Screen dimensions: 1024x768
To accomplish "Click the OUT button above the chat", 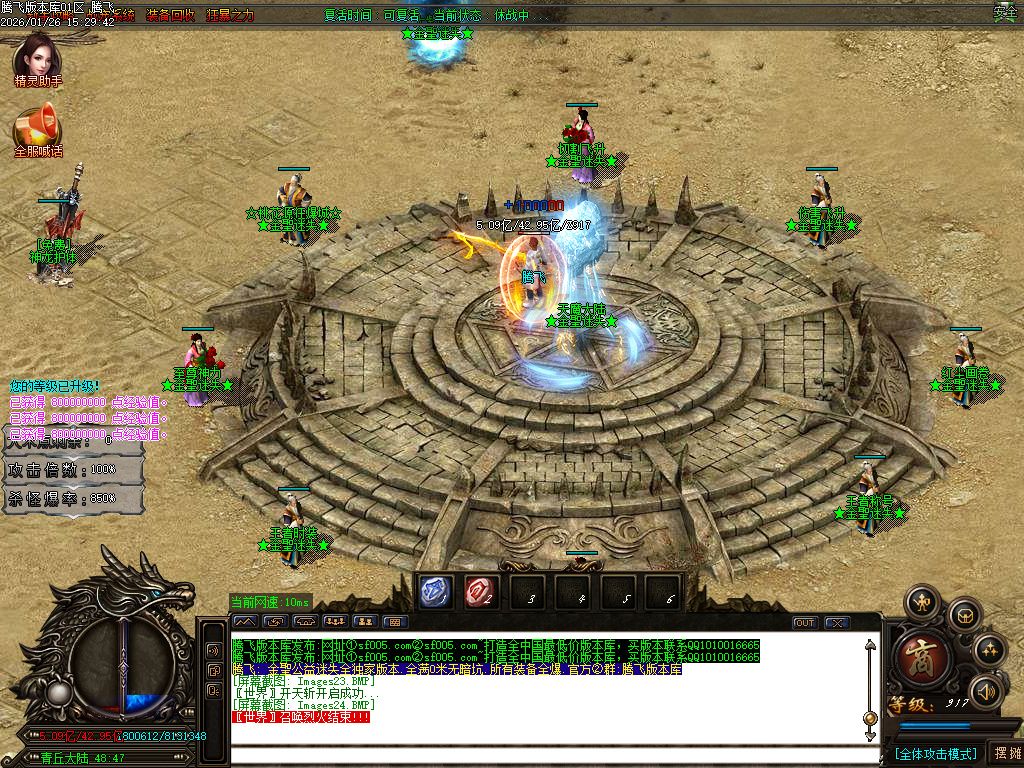I will click(805, 623).
